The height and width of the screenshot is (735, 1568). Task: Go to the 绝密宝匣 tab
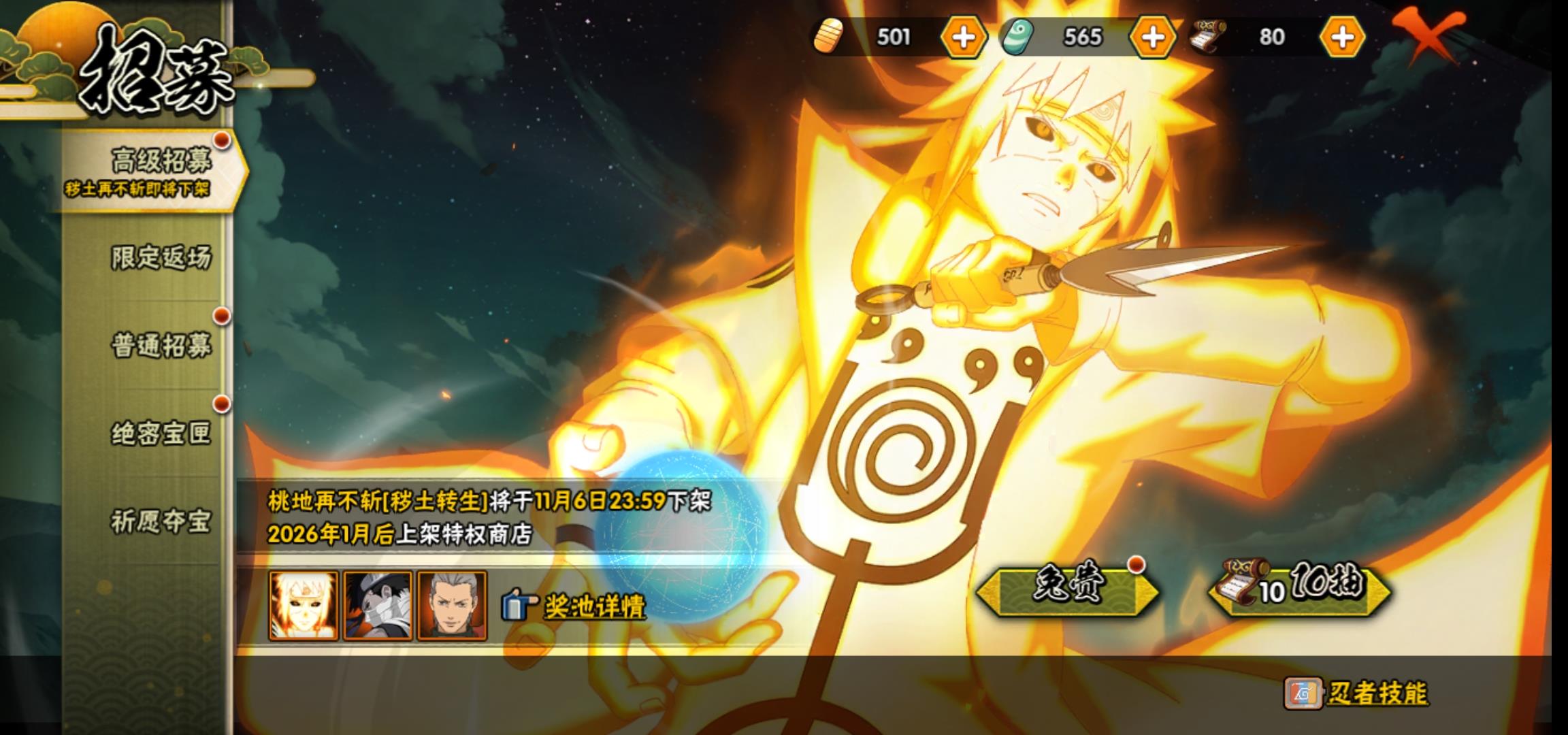point(161,433)
